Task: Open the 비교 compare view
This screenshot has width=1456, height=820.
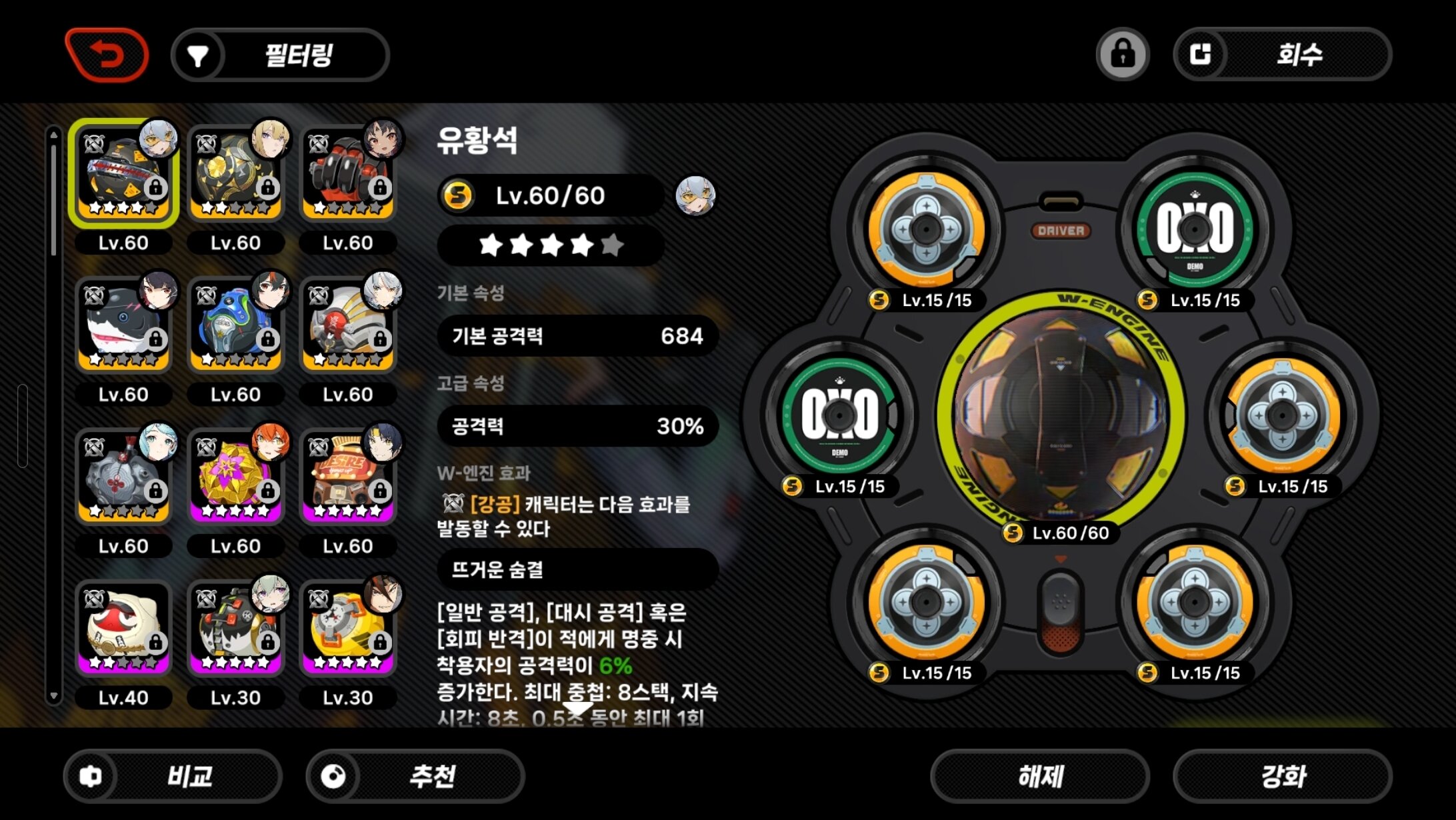Action: pos(173,776)
